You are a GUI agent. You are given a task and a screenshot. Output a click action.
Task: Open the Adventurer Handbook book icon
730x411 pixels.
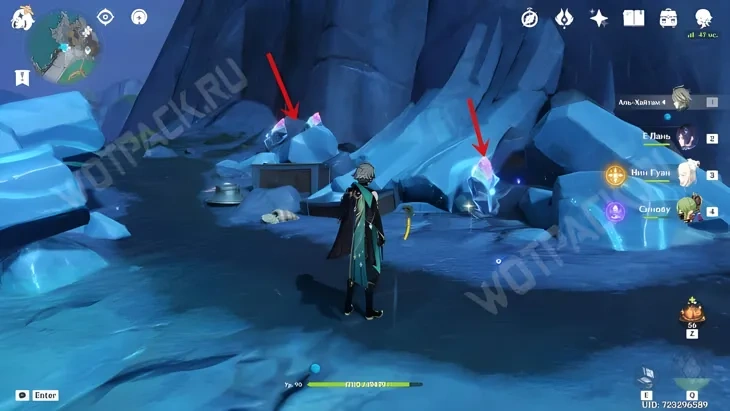pyautogui.click(x=633, y=18)
